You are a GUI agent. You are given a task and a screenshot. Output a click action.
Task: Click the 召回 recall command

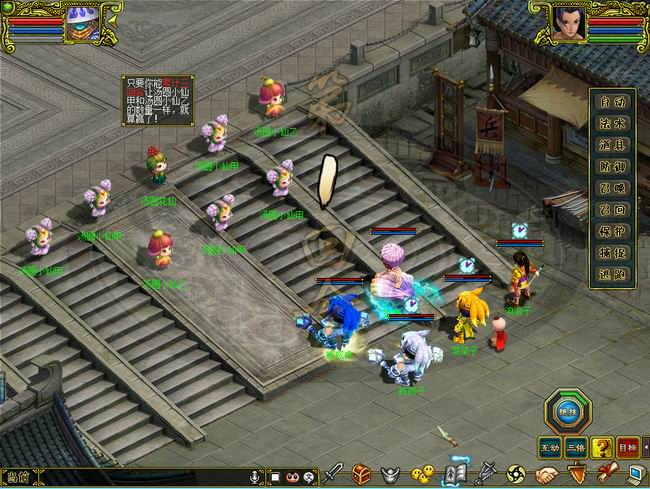tap(612, 210)
